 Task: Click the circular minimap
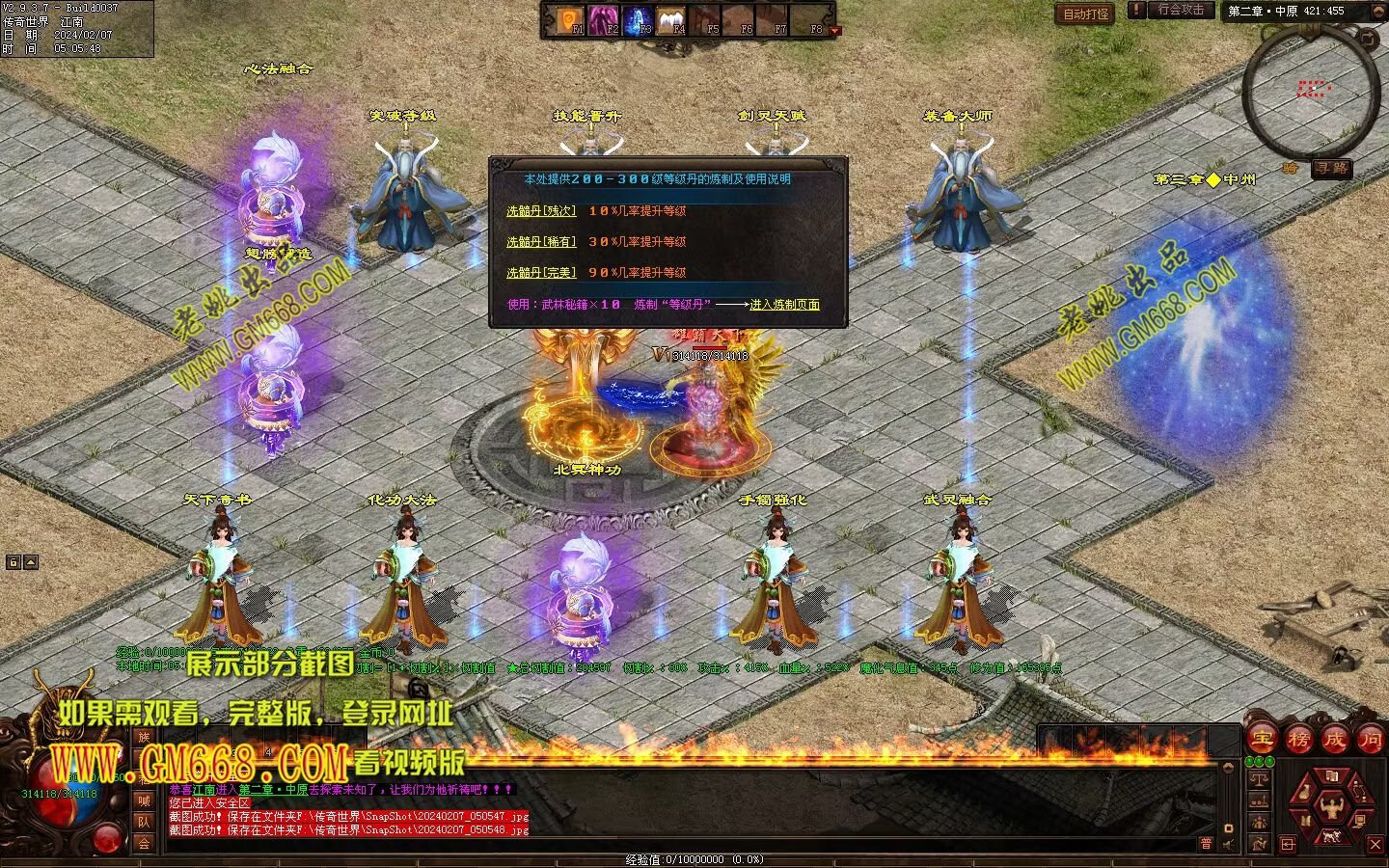[1310, 92]
